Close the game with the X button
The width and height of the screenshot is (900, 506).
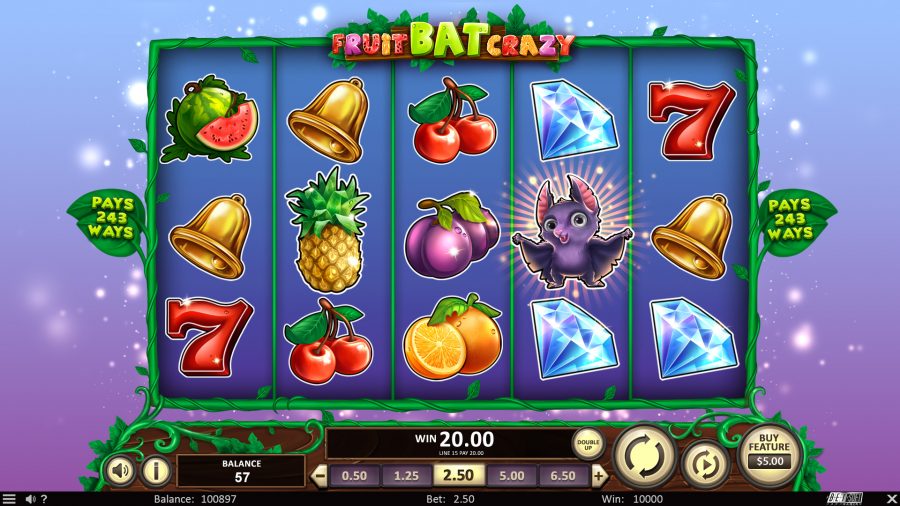tap(892, 498)
